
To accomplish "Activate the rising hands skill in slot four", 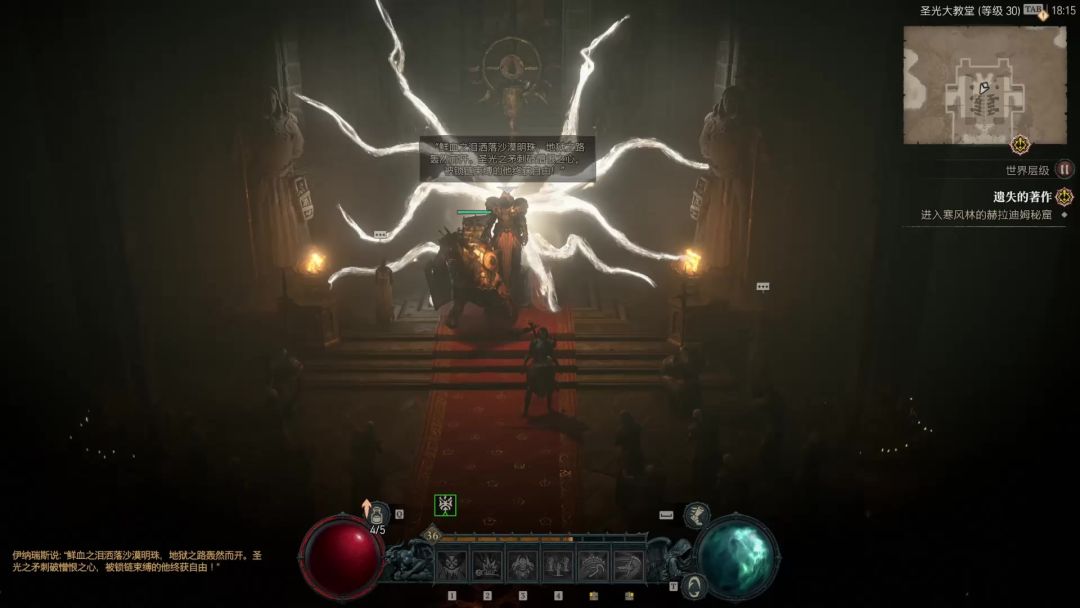I will pyautogui.click(x=558, y=565).
